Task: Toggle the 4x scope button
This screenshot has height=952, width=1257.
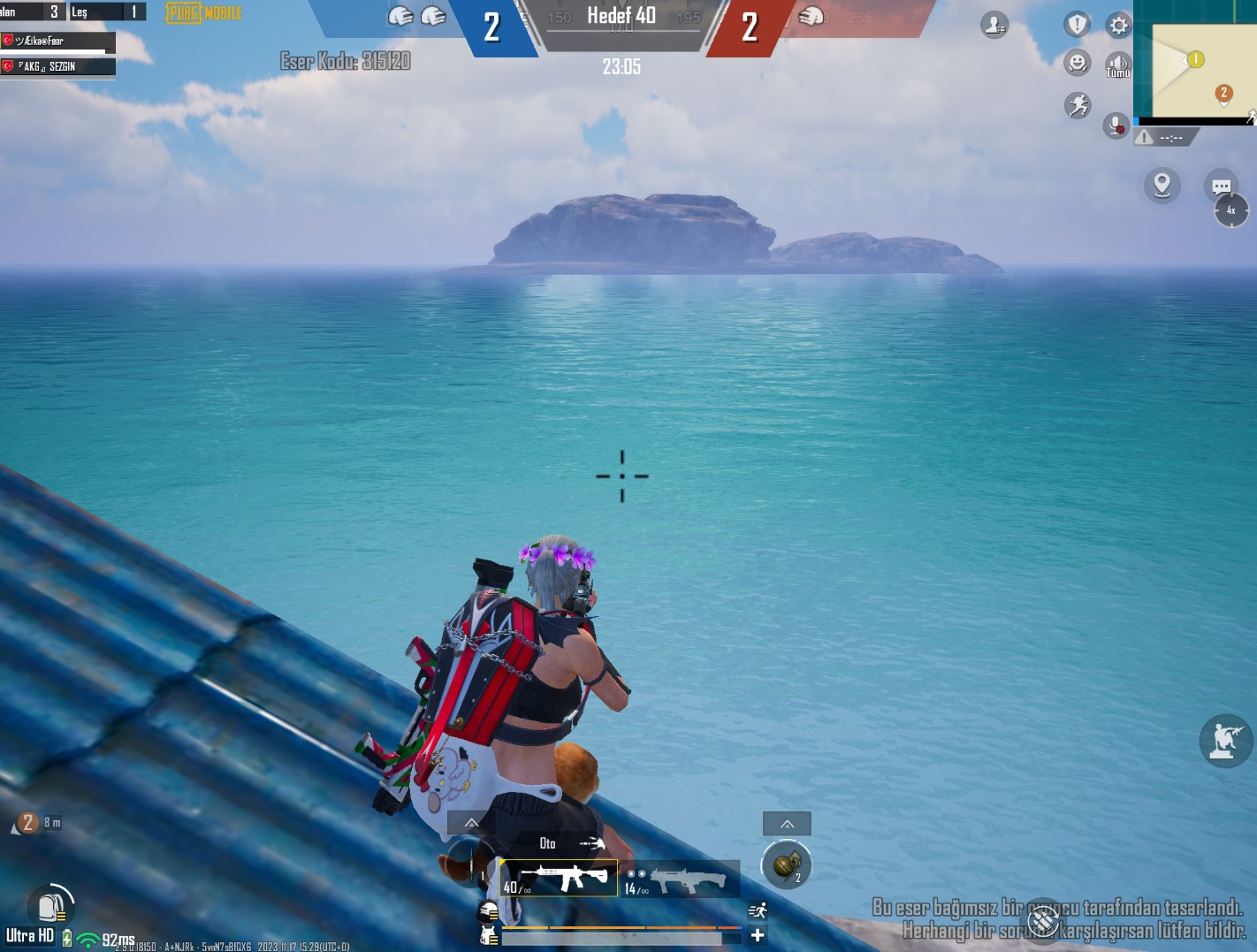Action: [x=1230, y=210]
